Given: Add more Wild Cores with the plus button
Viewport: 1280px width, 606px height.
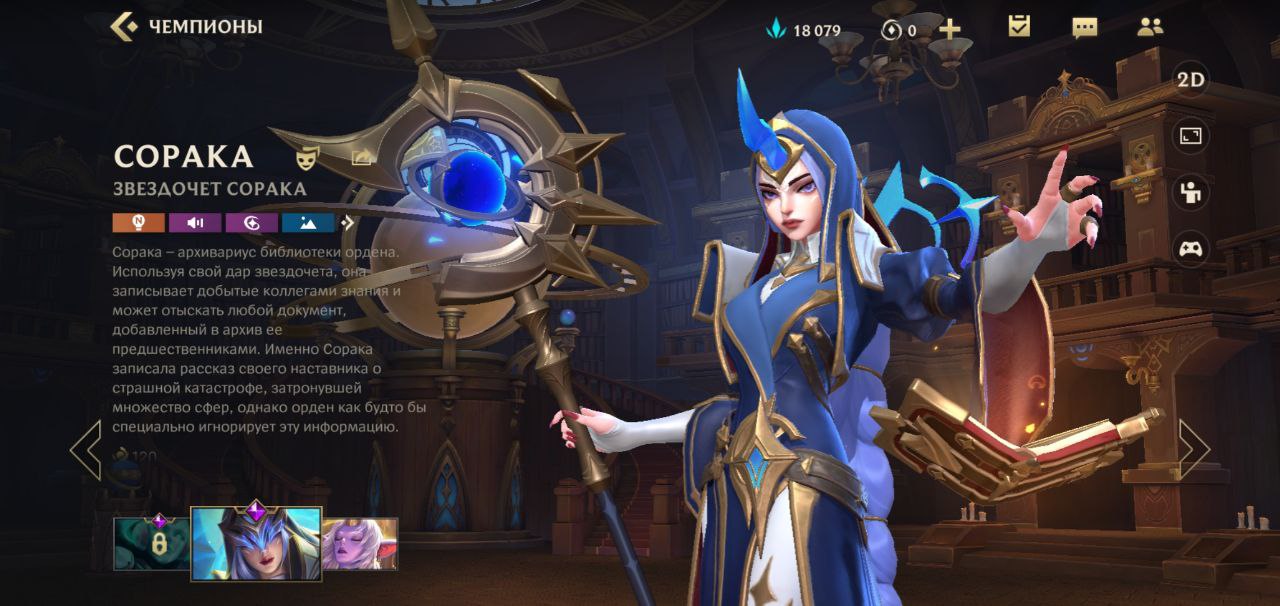Looking at the screenshot, I should [x=949, y=29].
